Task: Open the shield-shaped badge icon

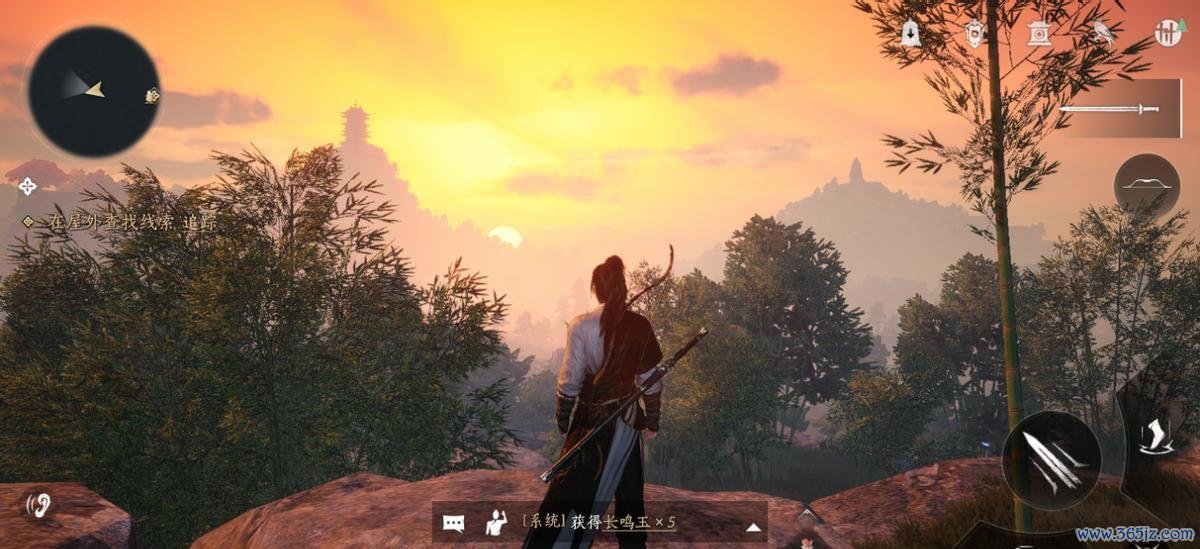Action: (x=974, y=34)
